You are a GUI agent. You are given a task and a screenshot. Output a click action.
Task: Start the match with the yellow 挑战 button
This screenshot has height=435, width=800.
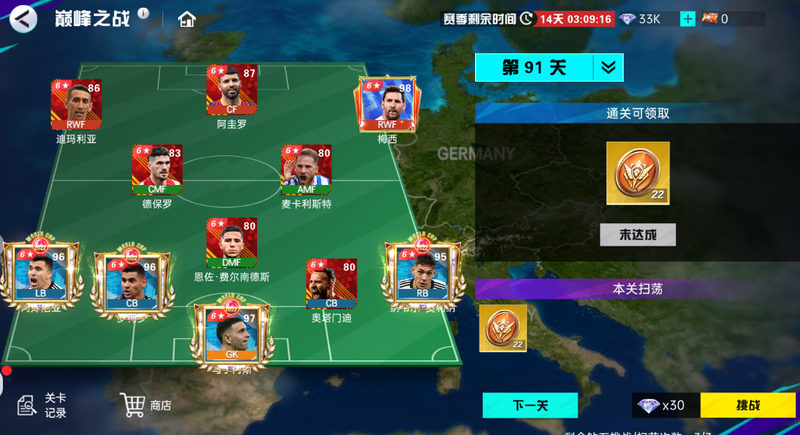[747, 405]
